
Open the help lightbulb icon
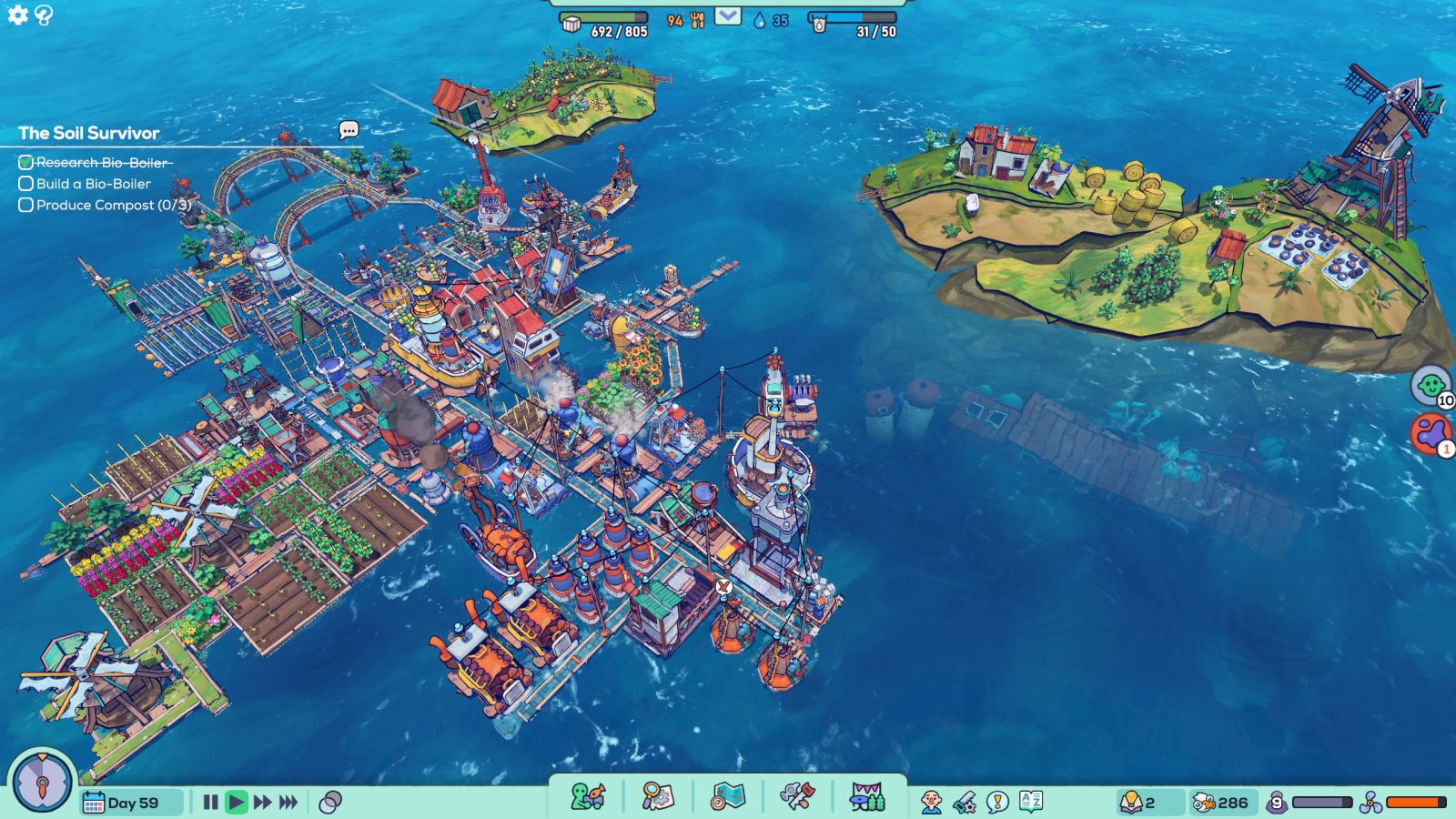pyautogui.click(x=44, y=15)
